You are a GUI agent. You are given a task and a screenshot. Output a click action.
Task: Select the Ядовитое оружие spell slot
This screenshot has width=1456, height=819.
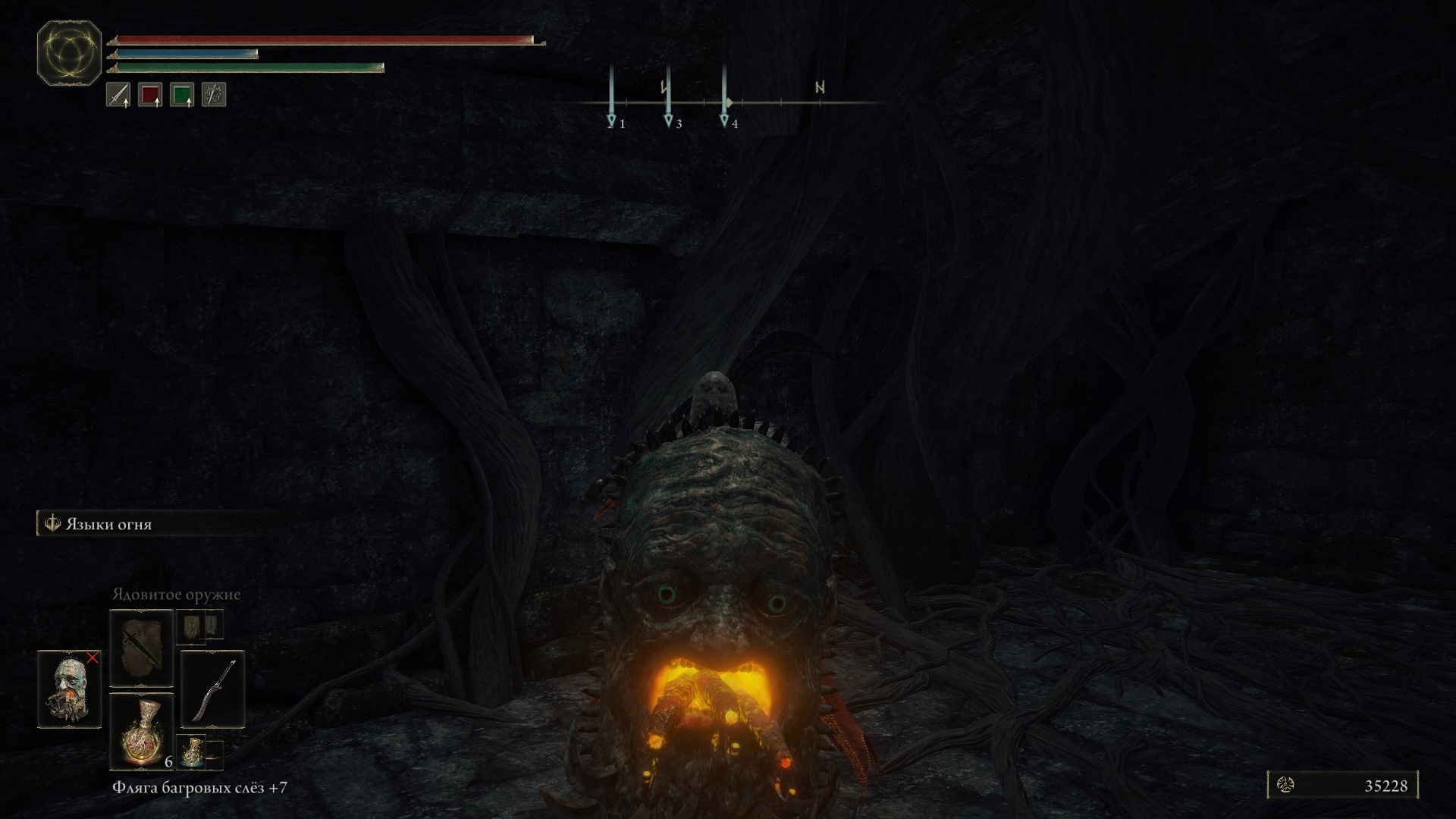point(142,648)
